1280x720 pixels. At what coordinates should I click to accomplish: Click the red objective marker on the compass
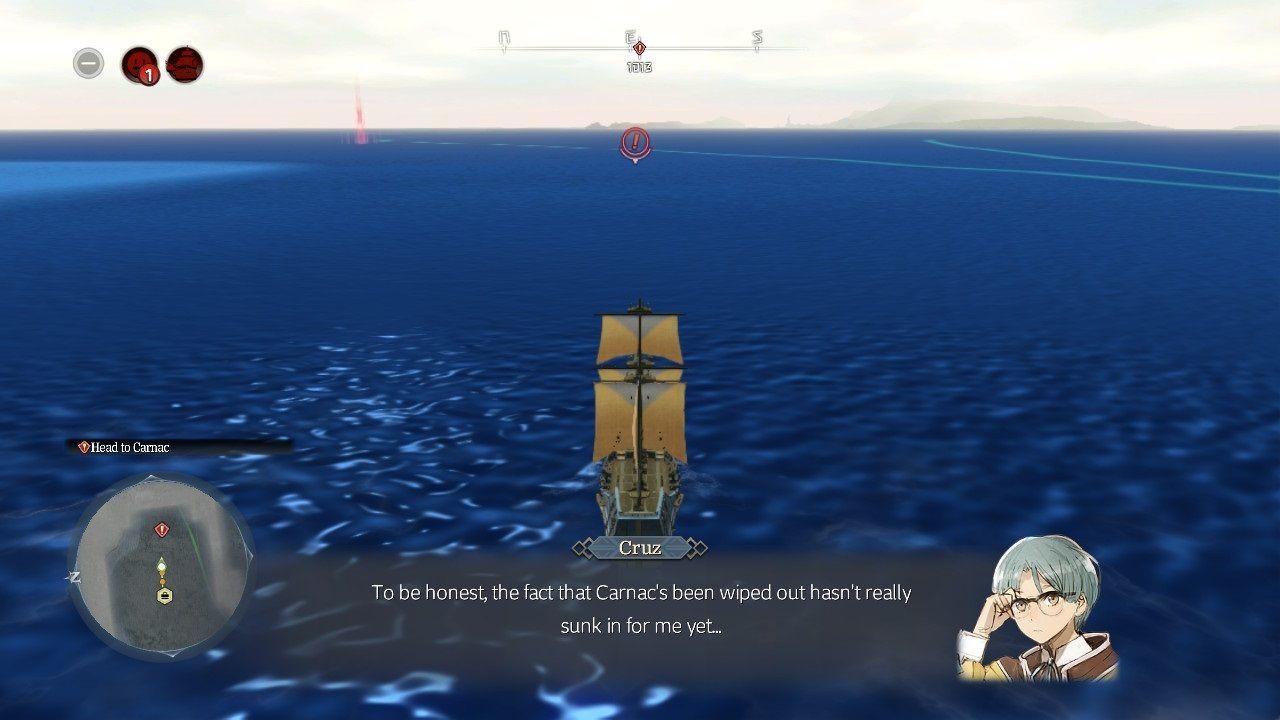pos(639,48)
